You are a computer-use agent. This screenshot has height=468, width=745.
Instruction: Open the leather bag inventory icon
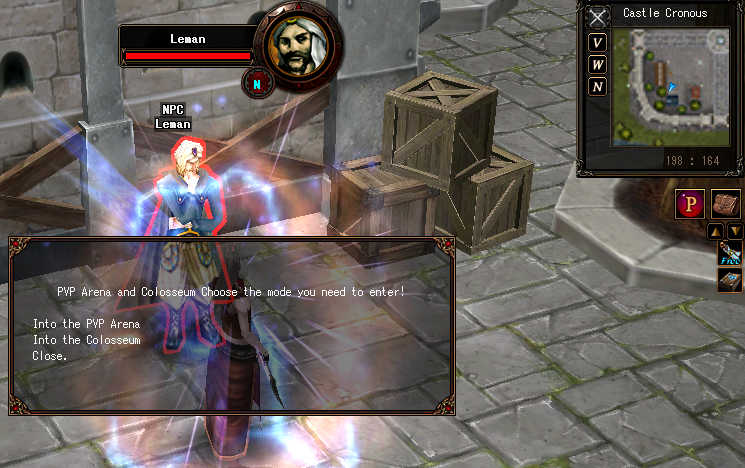coord(726,203)
